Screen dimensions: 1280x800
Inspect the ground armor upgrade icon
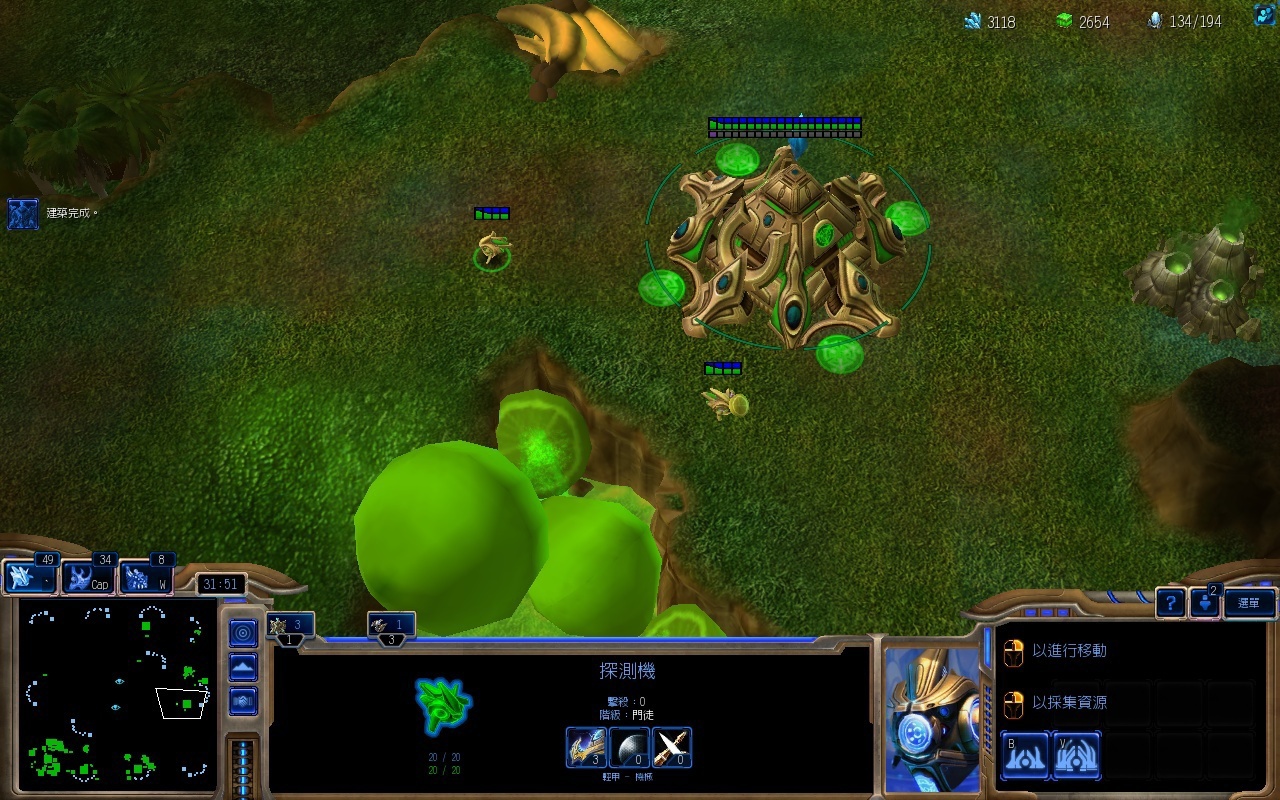(585, 747)
